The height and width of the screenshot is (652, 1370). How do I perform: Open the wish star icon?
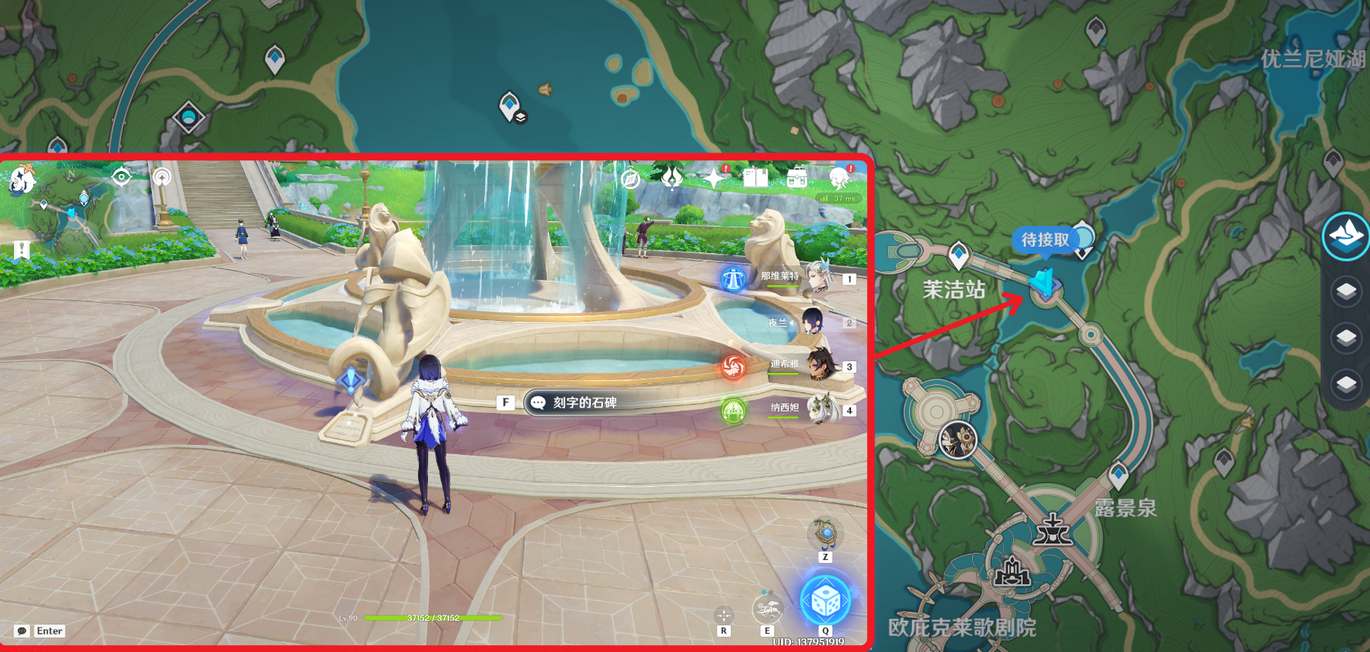tap(713, 178)
